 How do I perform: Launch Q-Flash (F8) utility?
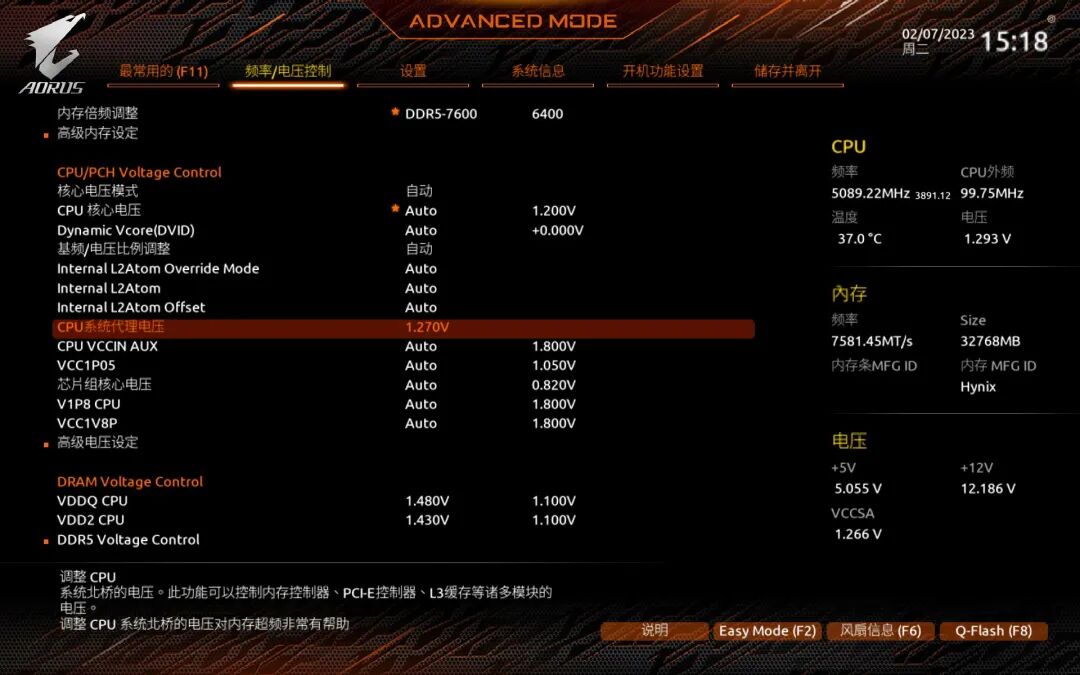993,631
